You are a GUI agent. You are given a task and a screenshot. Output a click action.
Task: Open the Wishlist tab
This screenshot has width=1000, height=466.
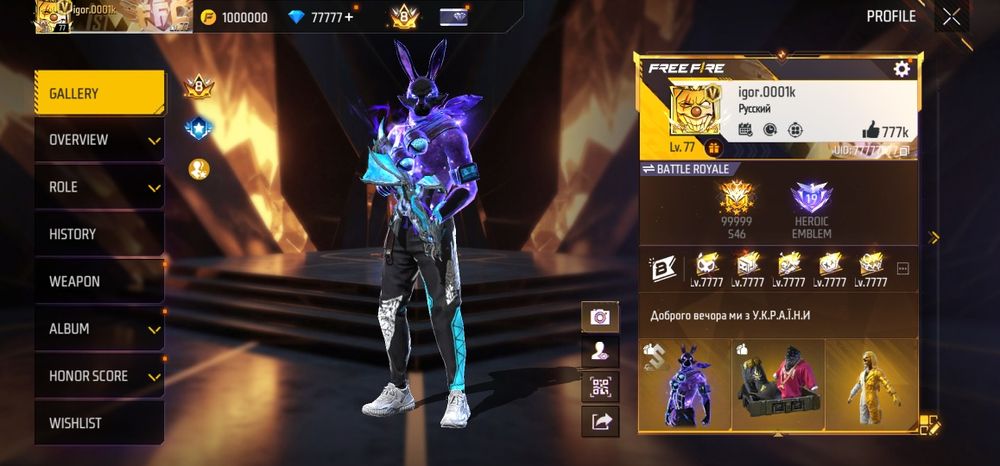coord(99,423)
